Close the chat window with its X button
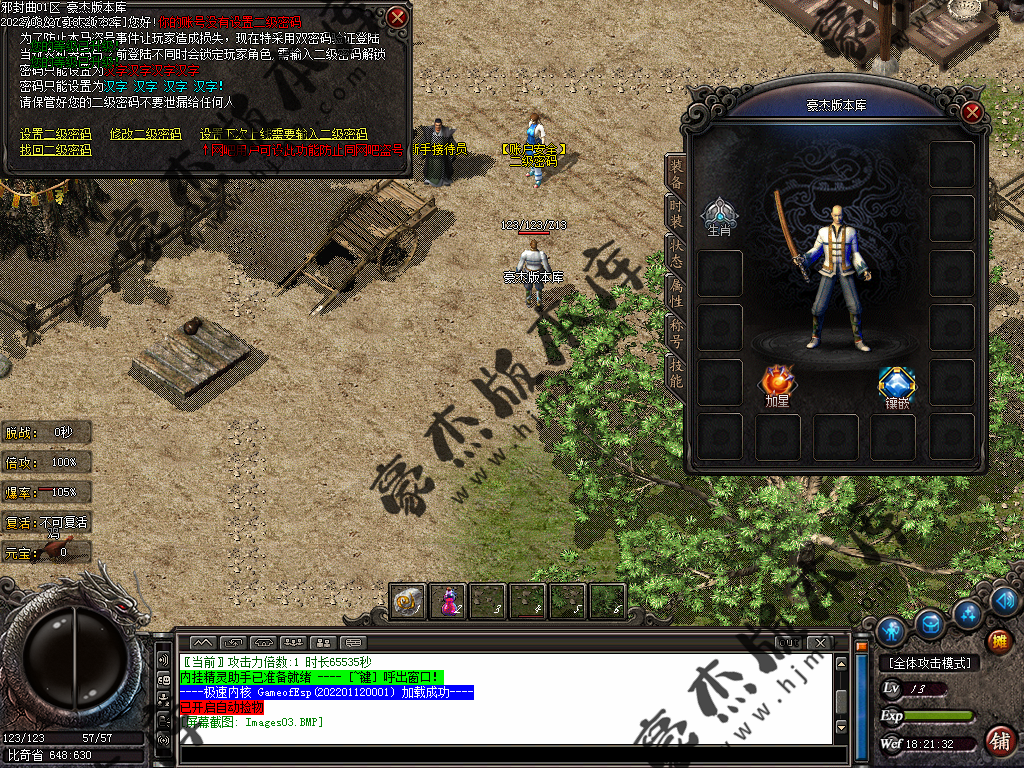1024x768 pixels. (820, 641)
